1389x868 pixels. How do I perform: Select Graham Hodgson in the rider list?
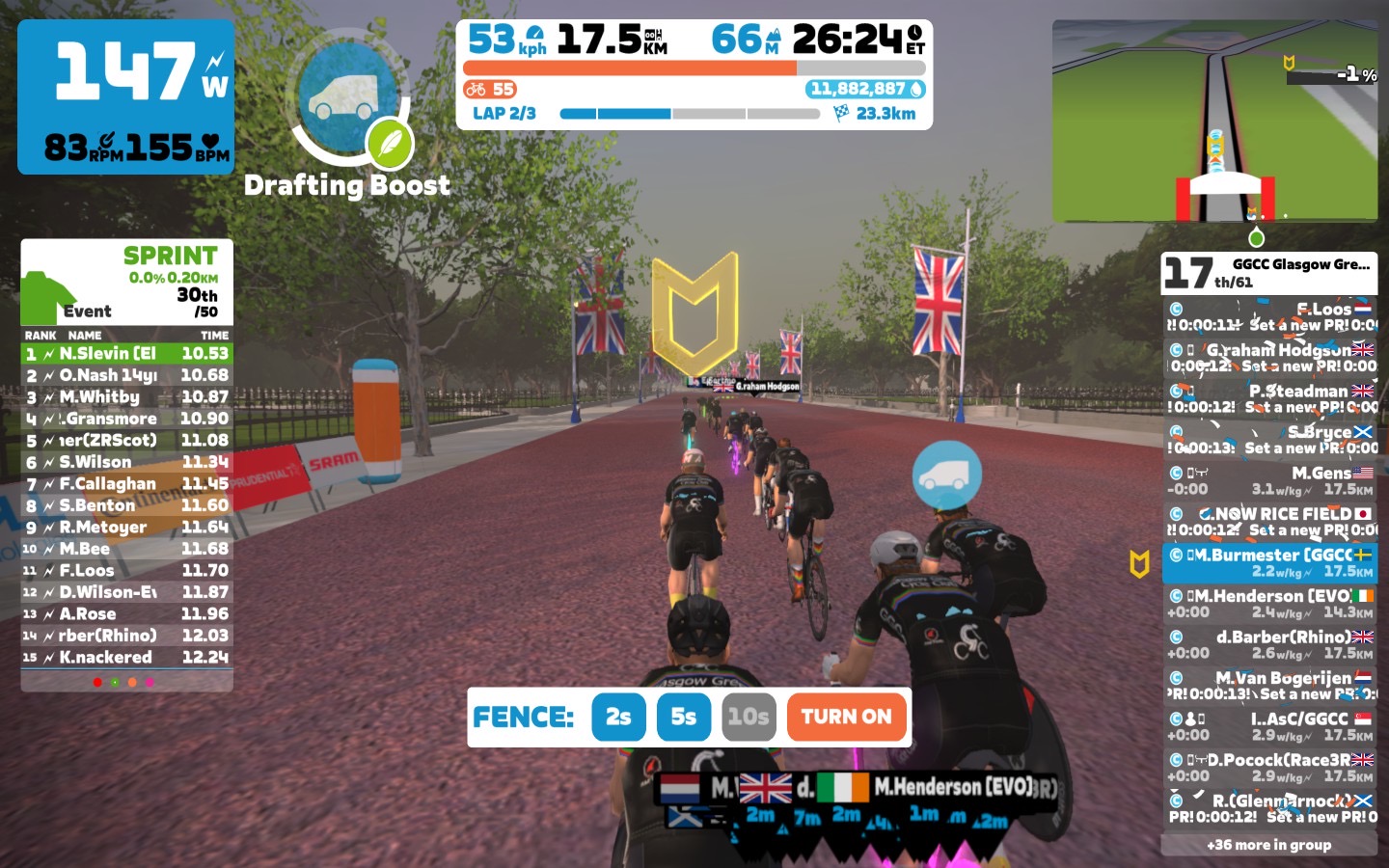(1268, 357)
